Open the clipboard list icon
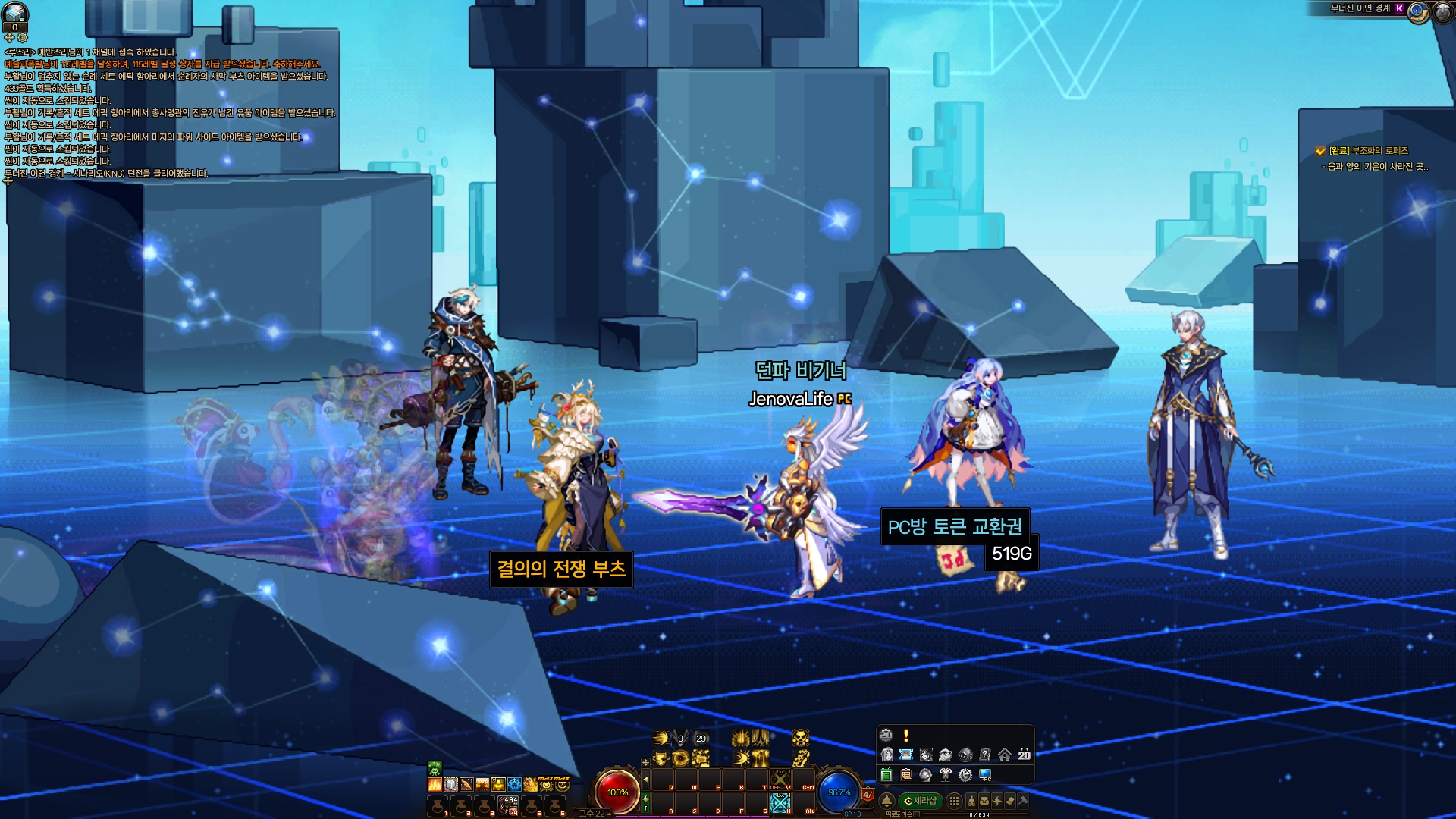This screenshot has height=819, width=1456. pos(905,775)
